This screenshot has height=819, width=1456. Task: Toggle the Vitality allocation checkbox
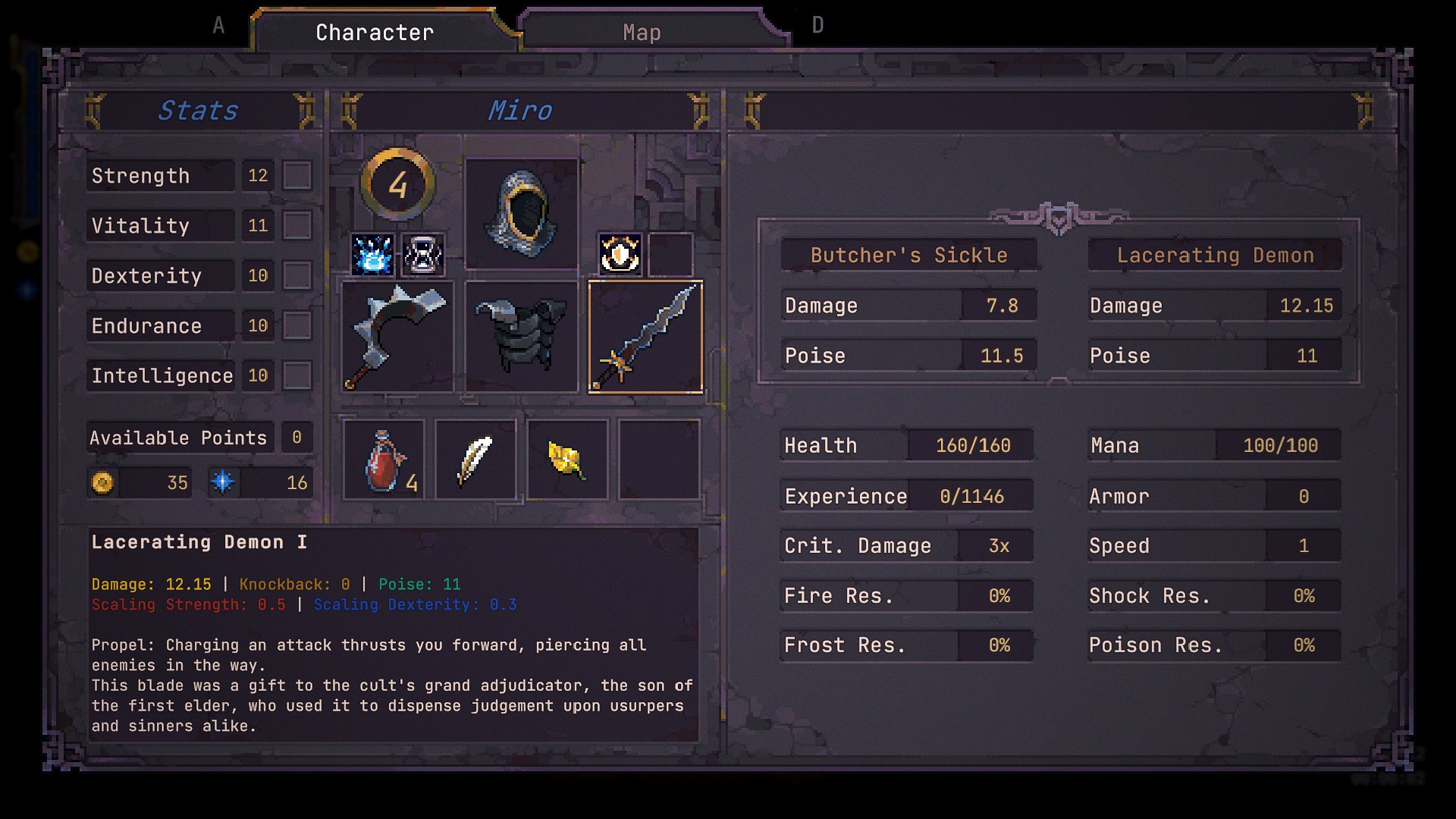click(x=297, y=224)
